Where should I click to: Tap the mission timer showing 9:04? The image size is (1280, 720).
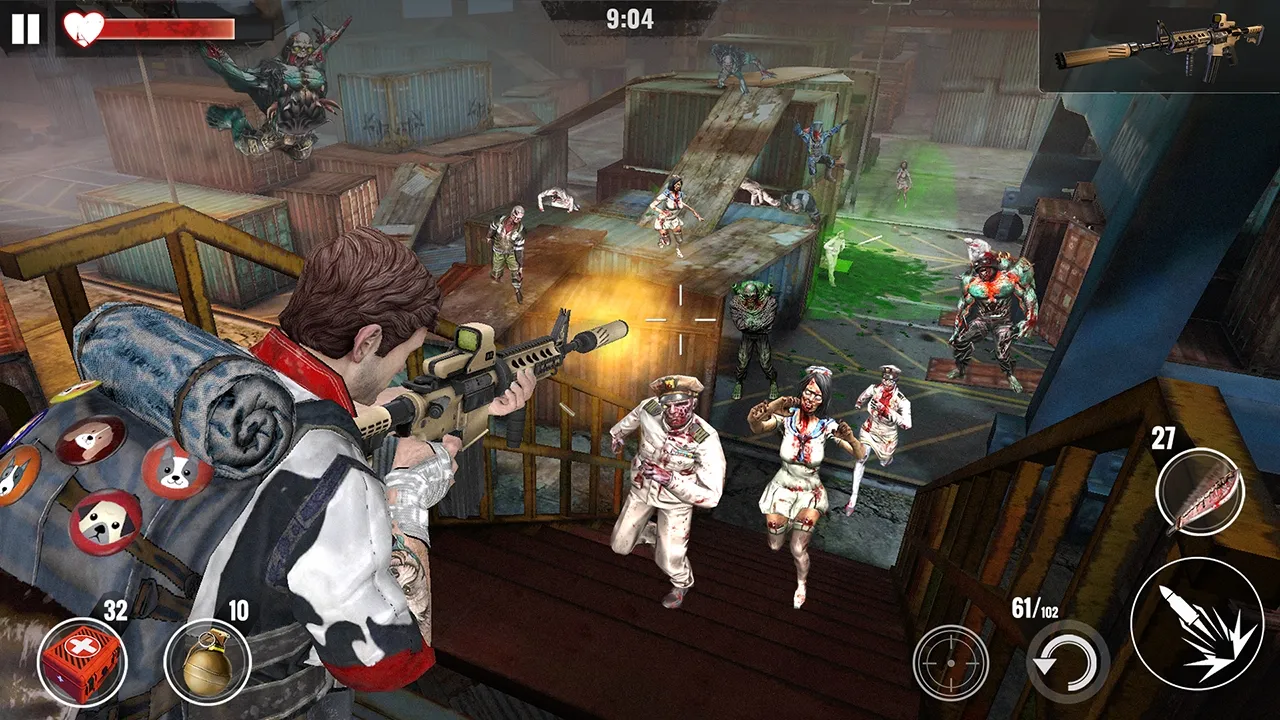coord(630,17)
